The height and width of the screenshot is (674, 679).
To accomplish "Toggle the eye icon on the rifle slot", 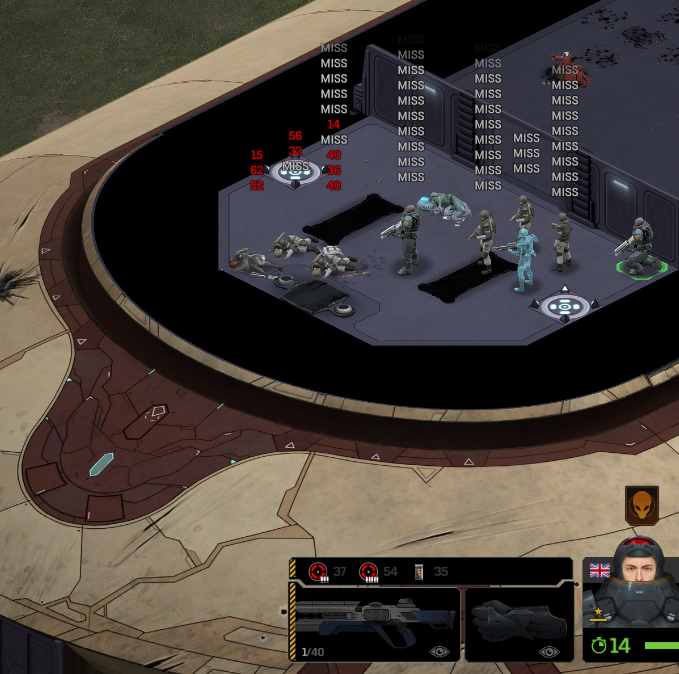I will 439,651.
